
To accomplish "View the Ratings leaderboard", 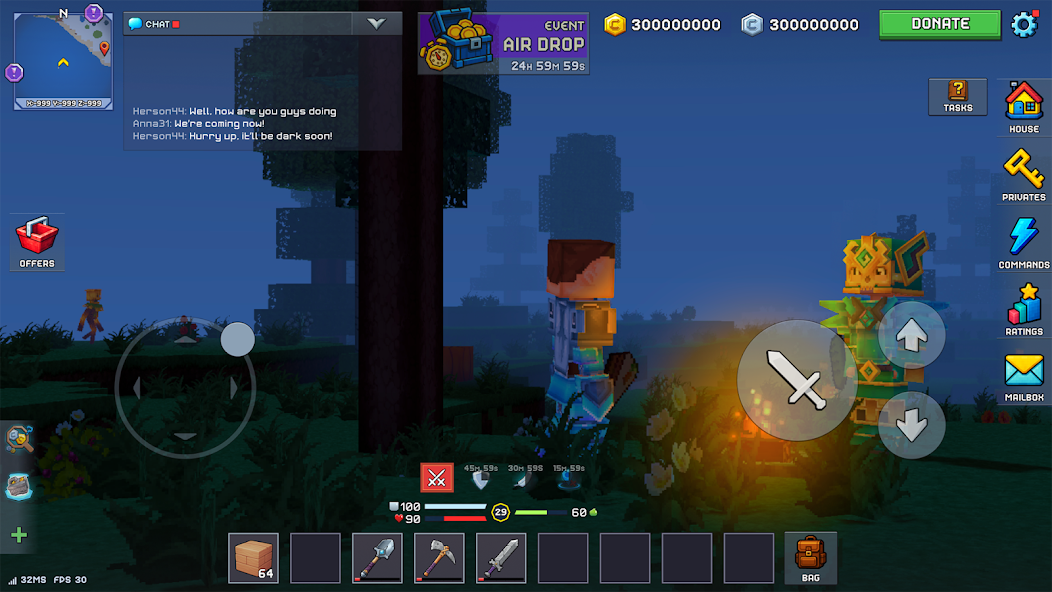I will [x=1023, y=308].
